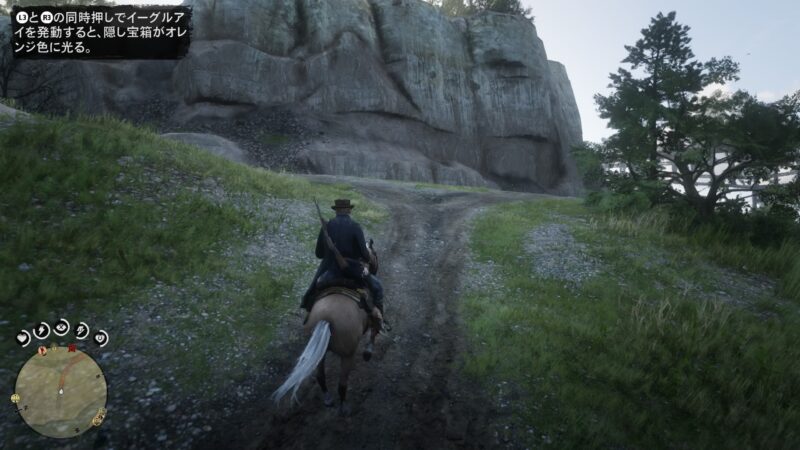800x450 pixels.
Task: Open the circular minimap
Action: click(x=60, y=391)
